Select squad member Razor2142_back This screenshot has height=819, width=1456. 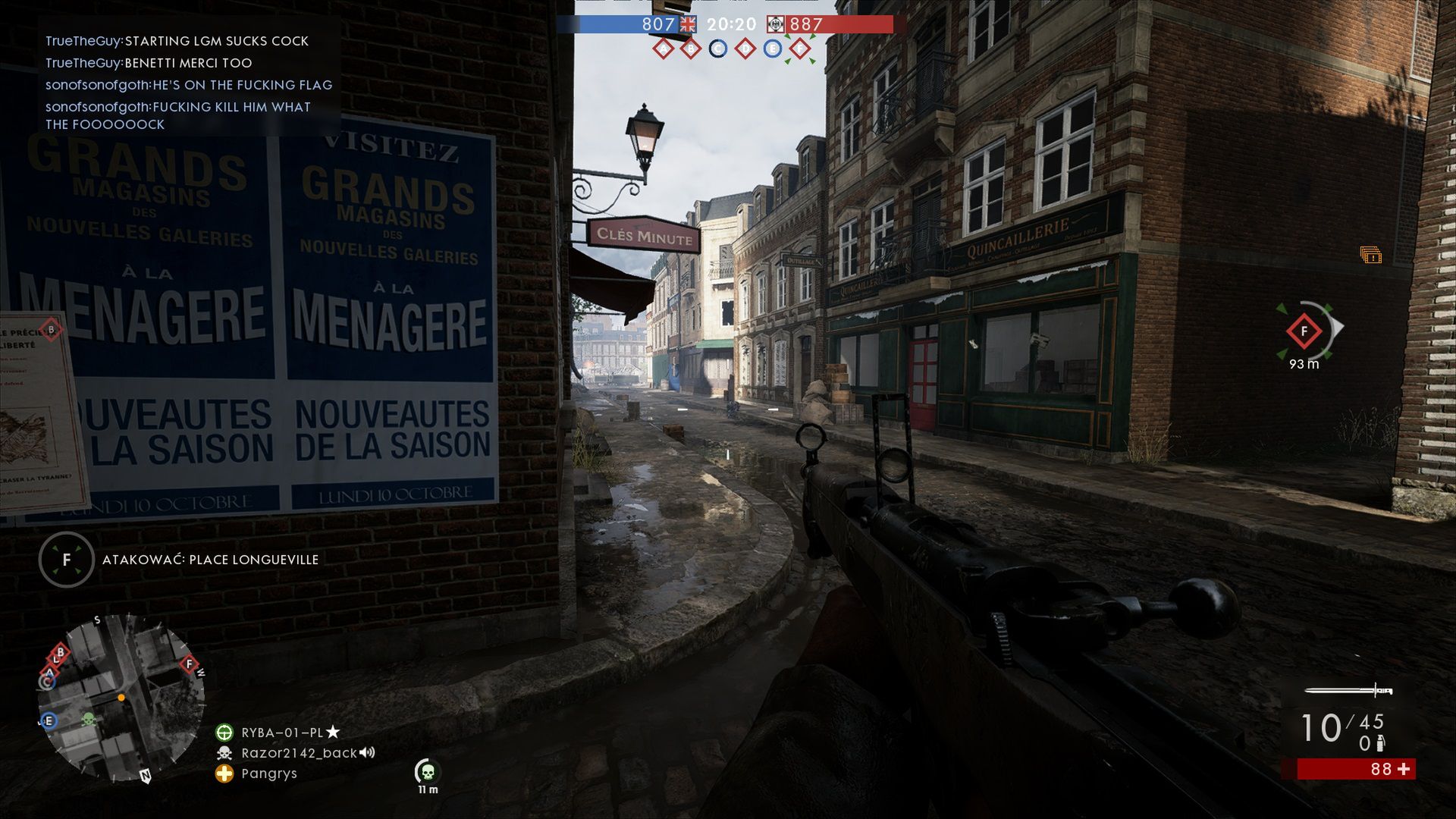point(299,753)
